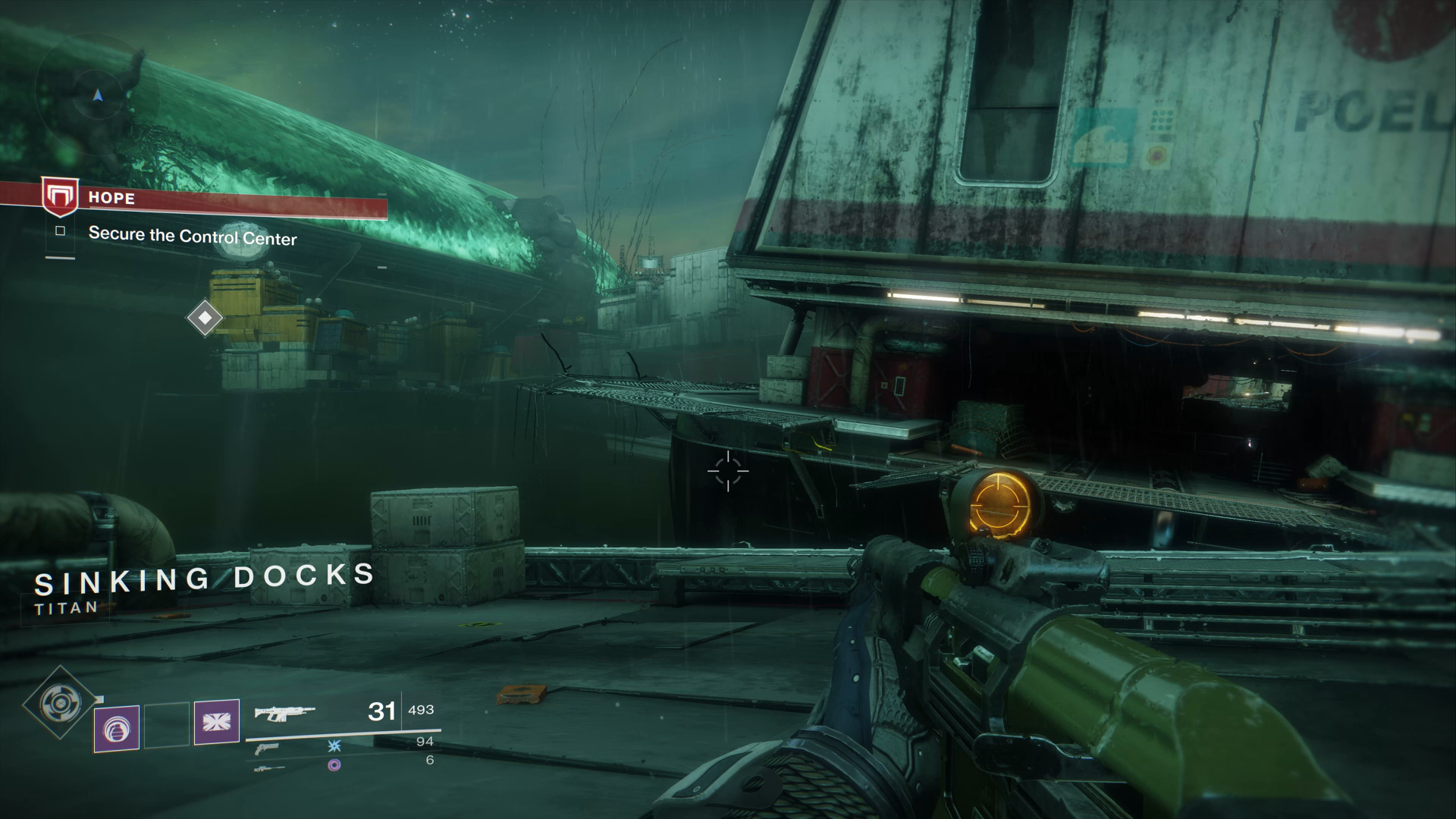Trigger the purple barricade class ability icon
Screen dimensions: 1456x819
217,721
